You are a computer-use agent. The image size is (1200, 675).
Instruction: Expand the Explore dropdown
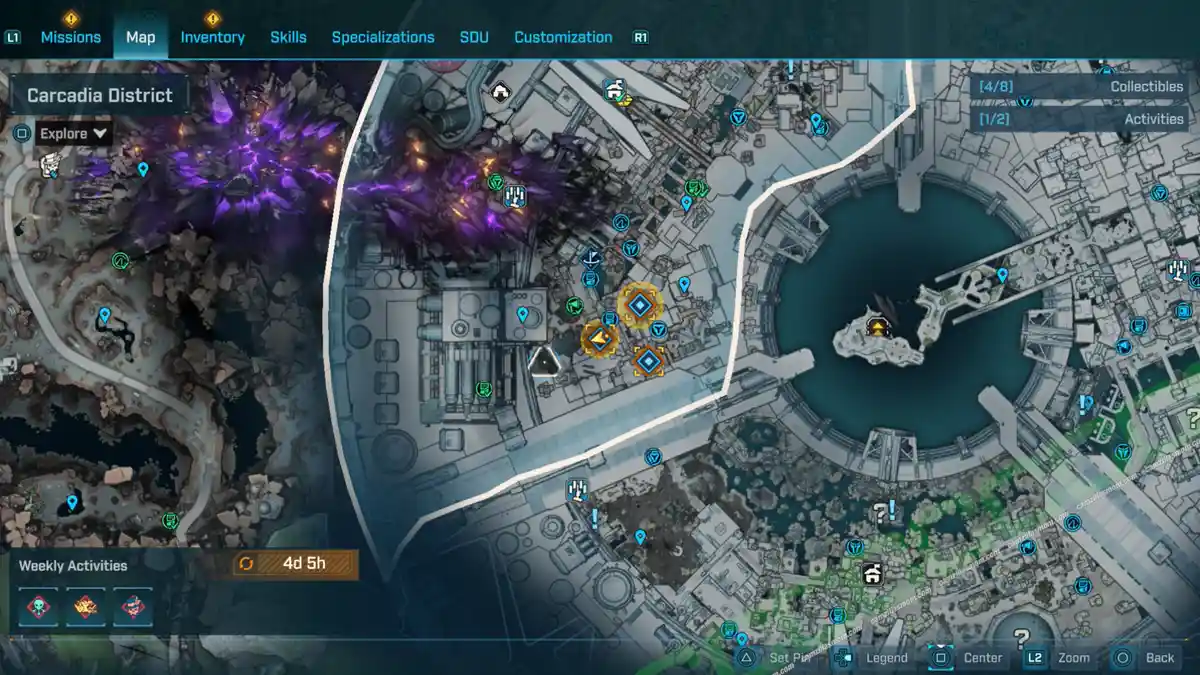(74, 133)
